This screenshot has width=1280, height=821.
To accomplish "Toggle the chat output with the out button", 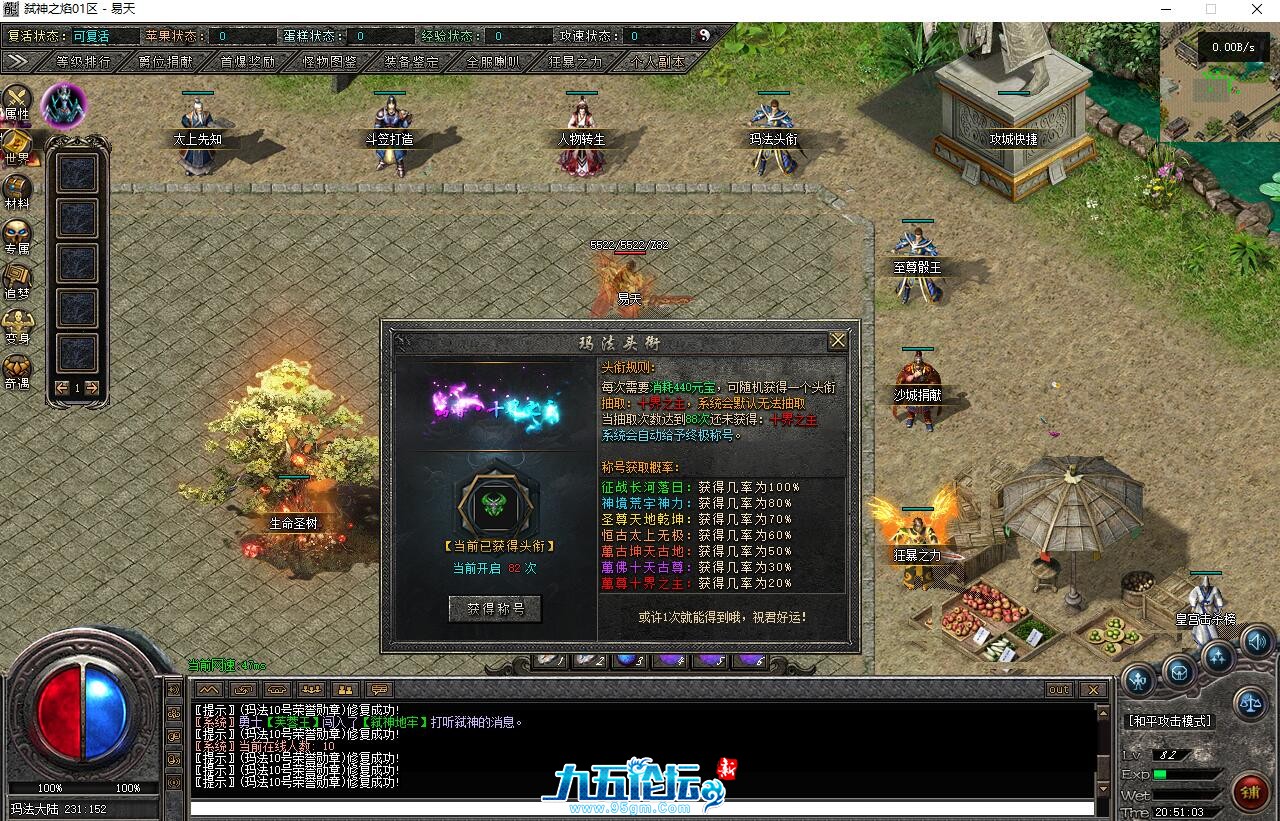I will point(1058,689).
